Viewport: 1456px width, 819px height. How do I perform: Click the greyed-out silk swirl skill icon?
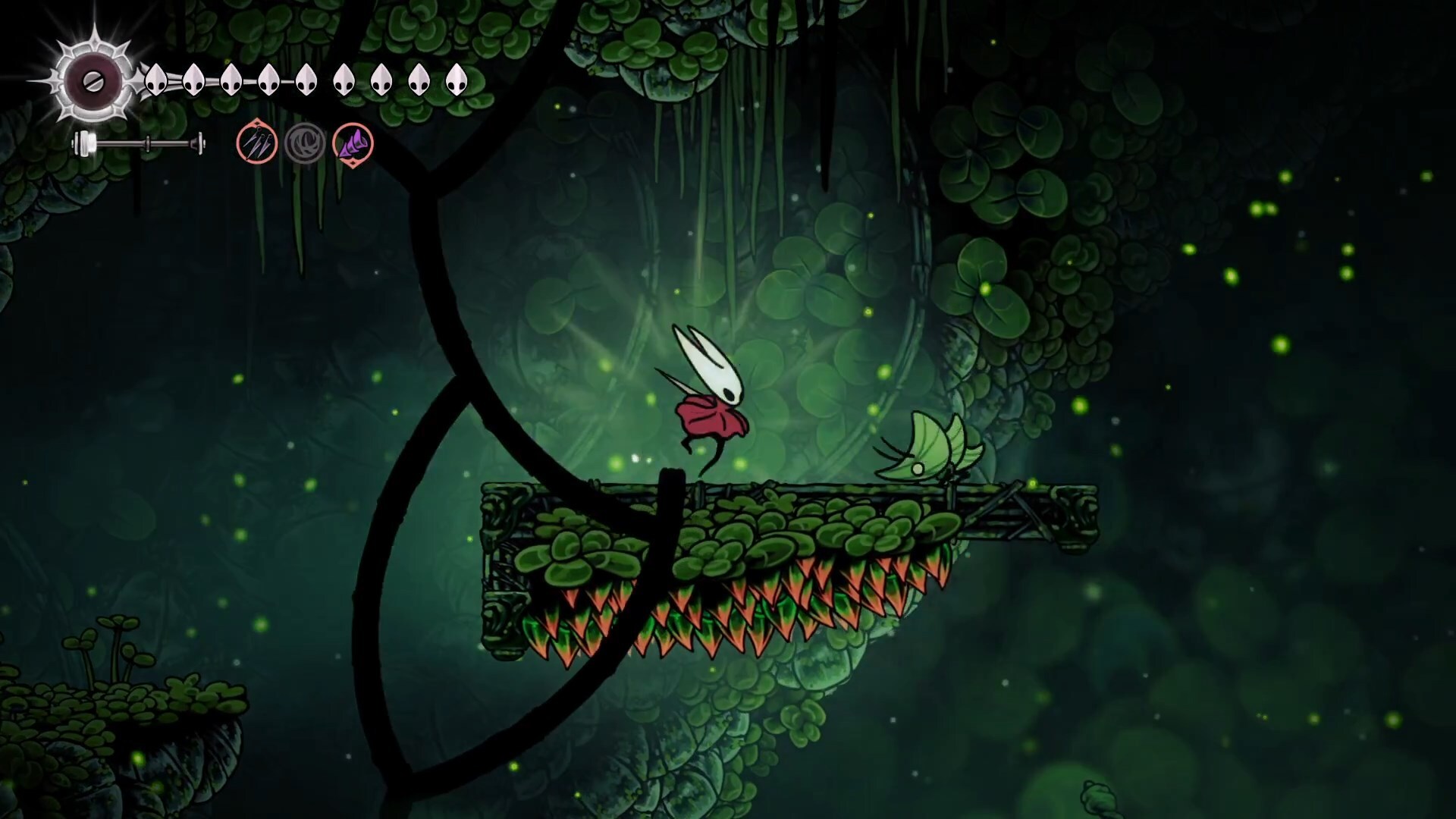click(x=305, y=143)
